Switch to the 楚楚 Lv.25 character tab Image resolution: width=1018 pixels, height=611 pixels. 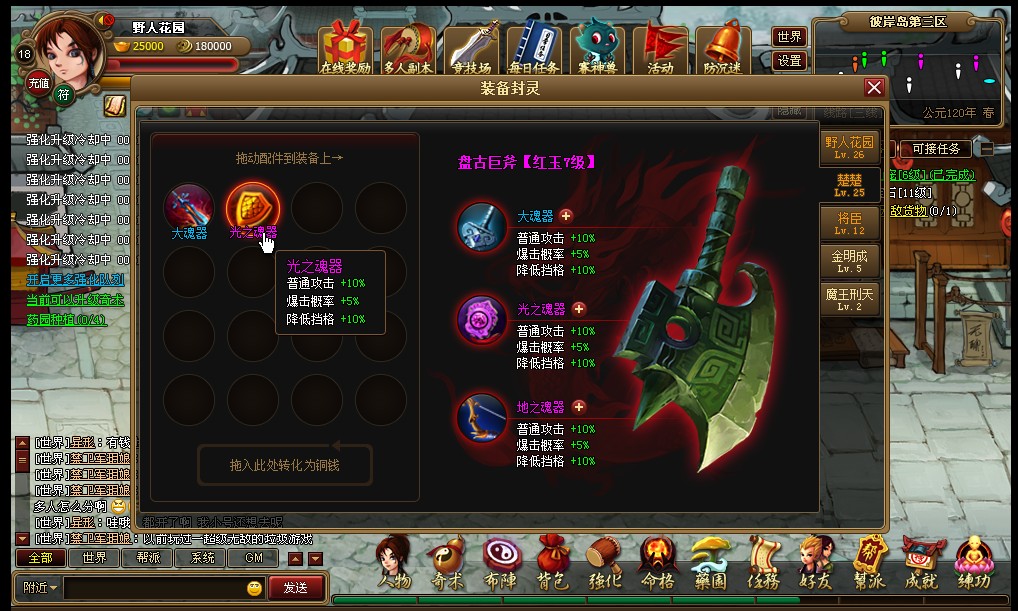click(x=849, y=186)
